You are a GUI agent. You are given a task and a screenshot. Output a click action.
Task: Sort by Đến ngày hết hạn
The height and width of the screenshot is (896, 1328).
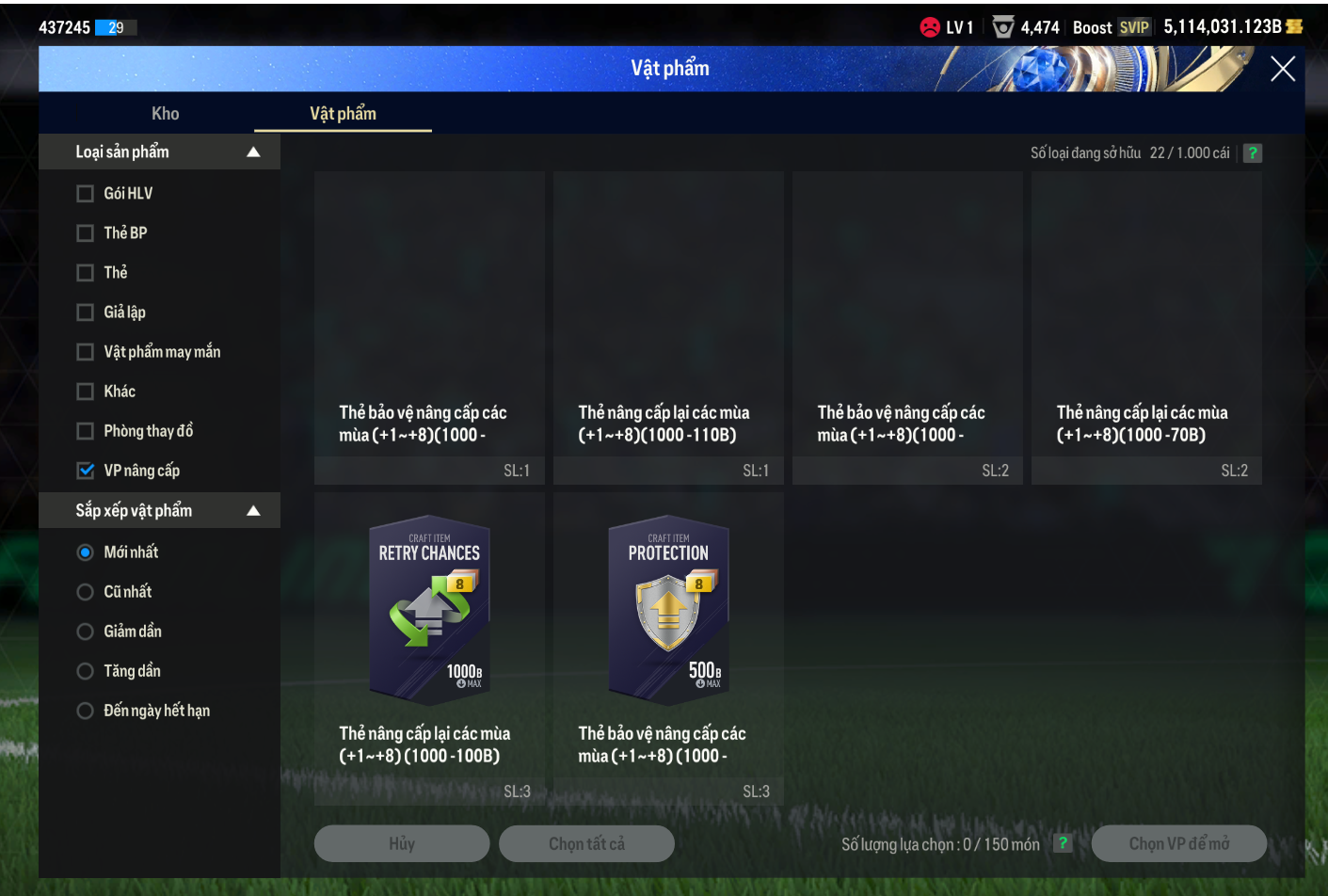coord(86,711)
